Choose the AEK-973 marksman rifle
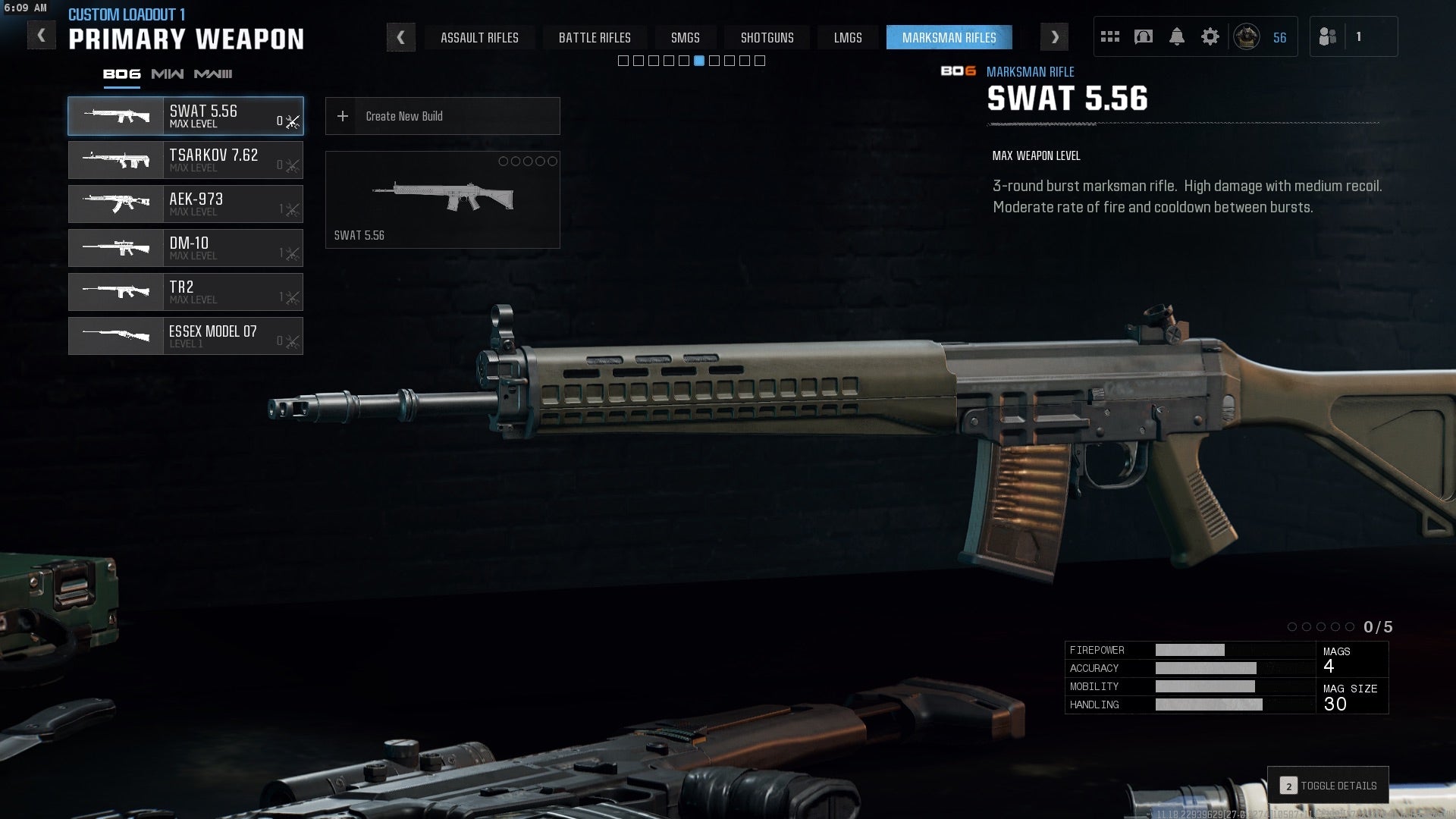Image resolution: width=1456 pixels, height=819 pixels. coord(186,204)
